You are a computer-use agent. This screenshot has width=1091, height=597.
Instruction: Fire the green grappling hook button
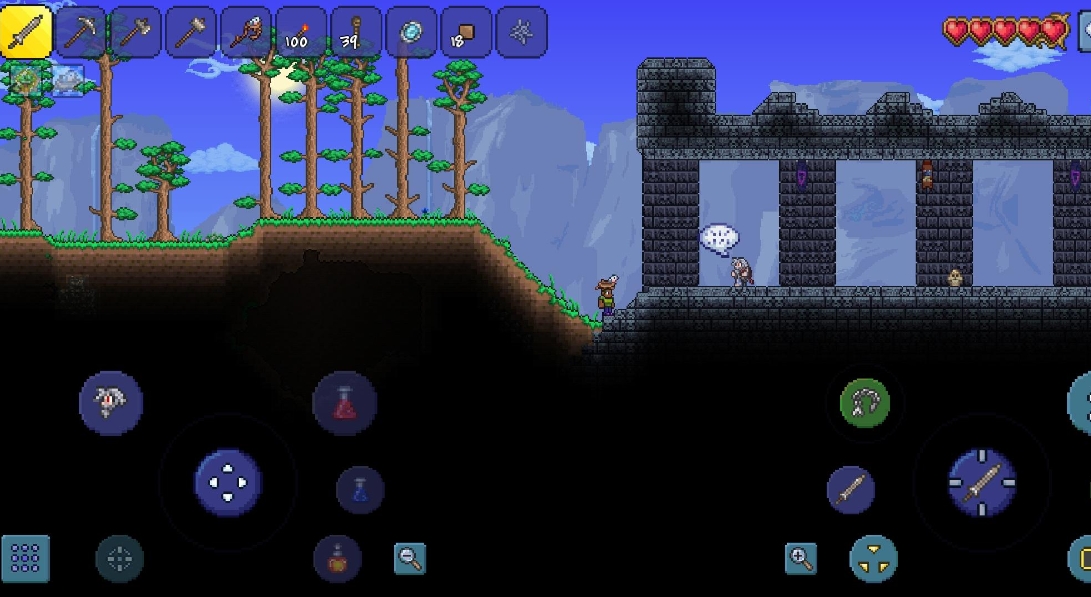tap(865, 404)
